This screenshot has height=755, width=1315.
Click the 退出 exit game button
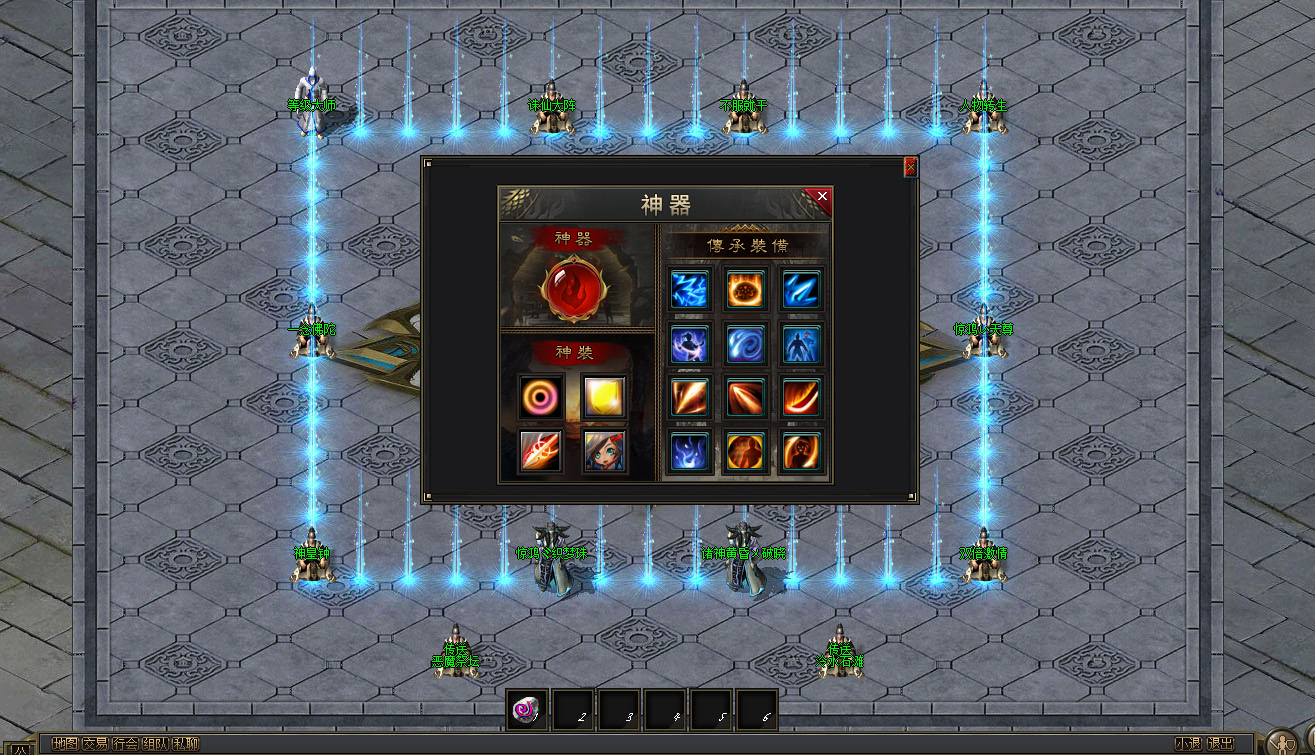coord(1220,744)
